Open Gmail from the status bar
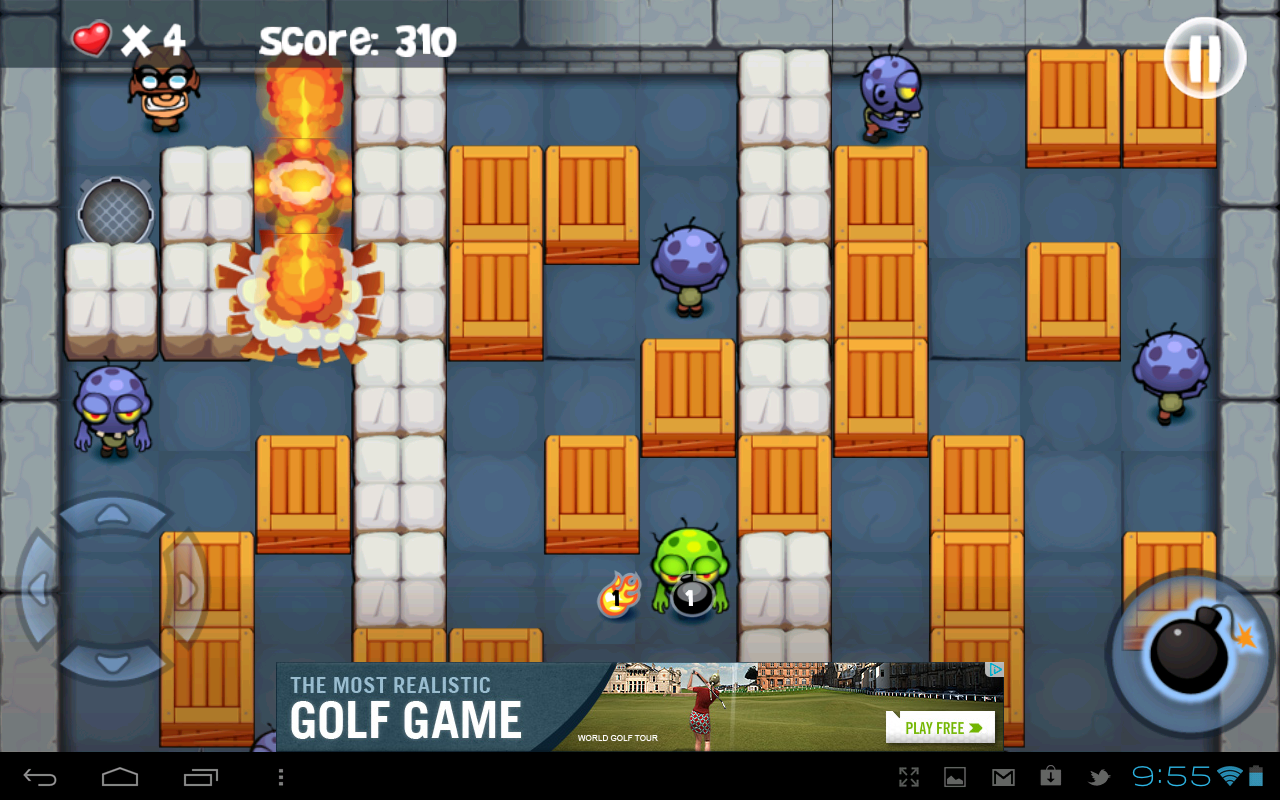 point(1003,775)
